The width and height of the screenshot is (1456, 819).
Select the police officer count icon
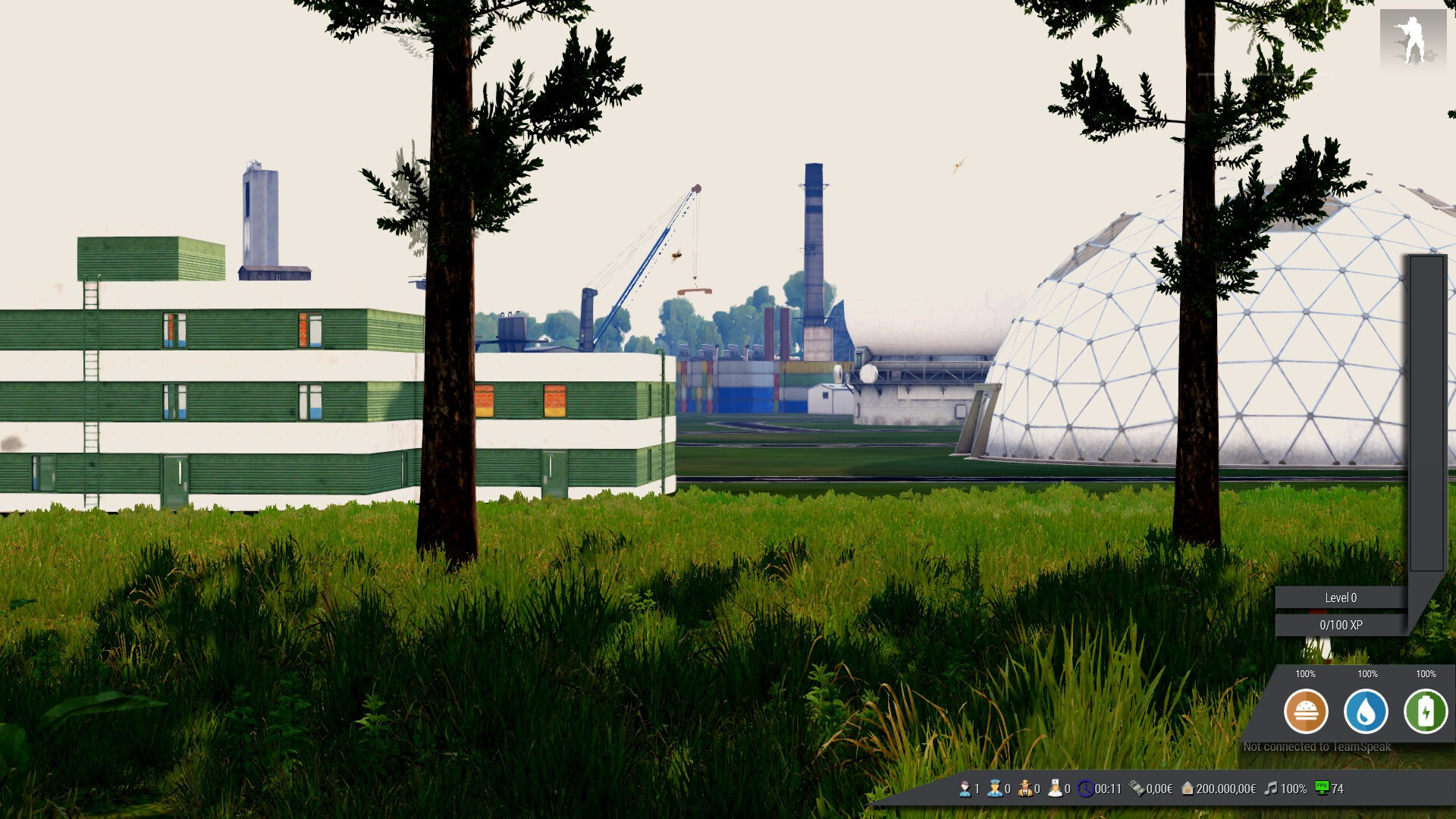tap(994, 789)
